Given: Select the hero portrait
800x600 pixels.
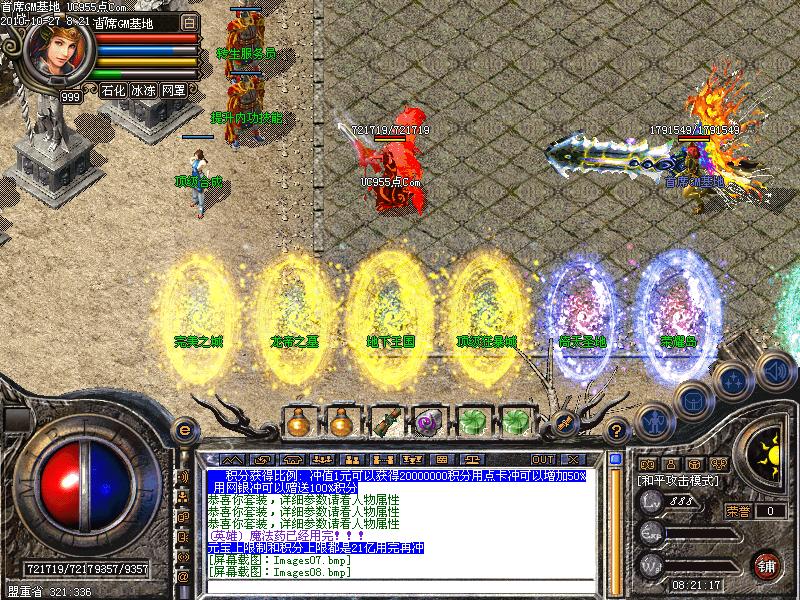Looking at the screenshot, I should 58,54.
